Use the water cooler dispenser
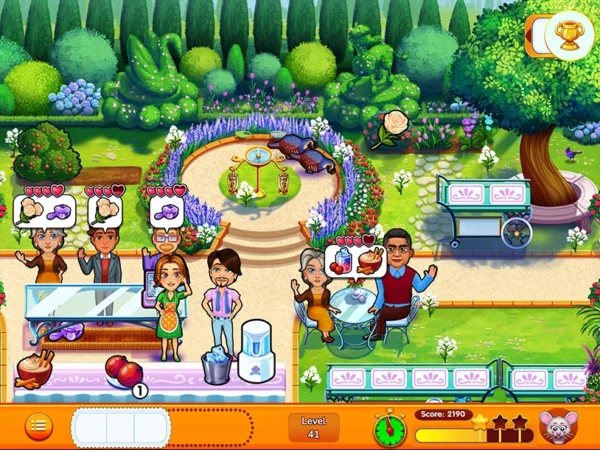Screen dimensions: 600x450 258,352
